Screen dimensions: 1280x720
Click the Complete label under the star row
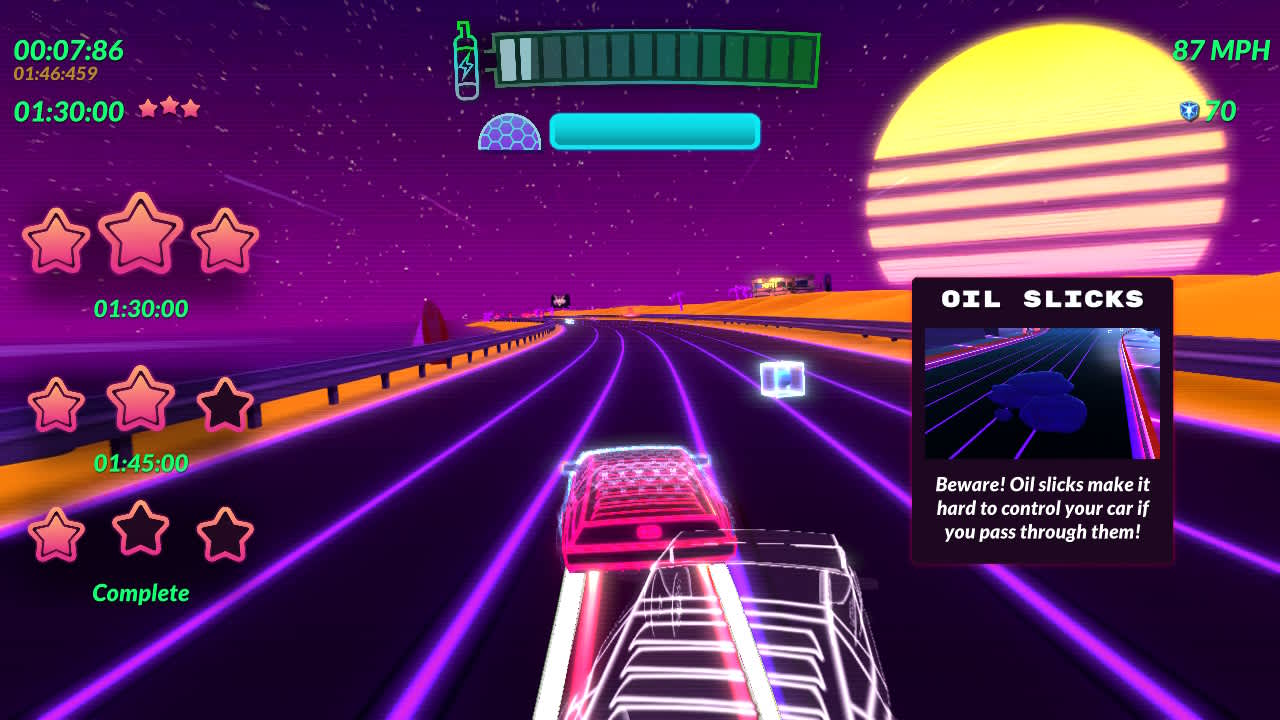coord(140,592)
